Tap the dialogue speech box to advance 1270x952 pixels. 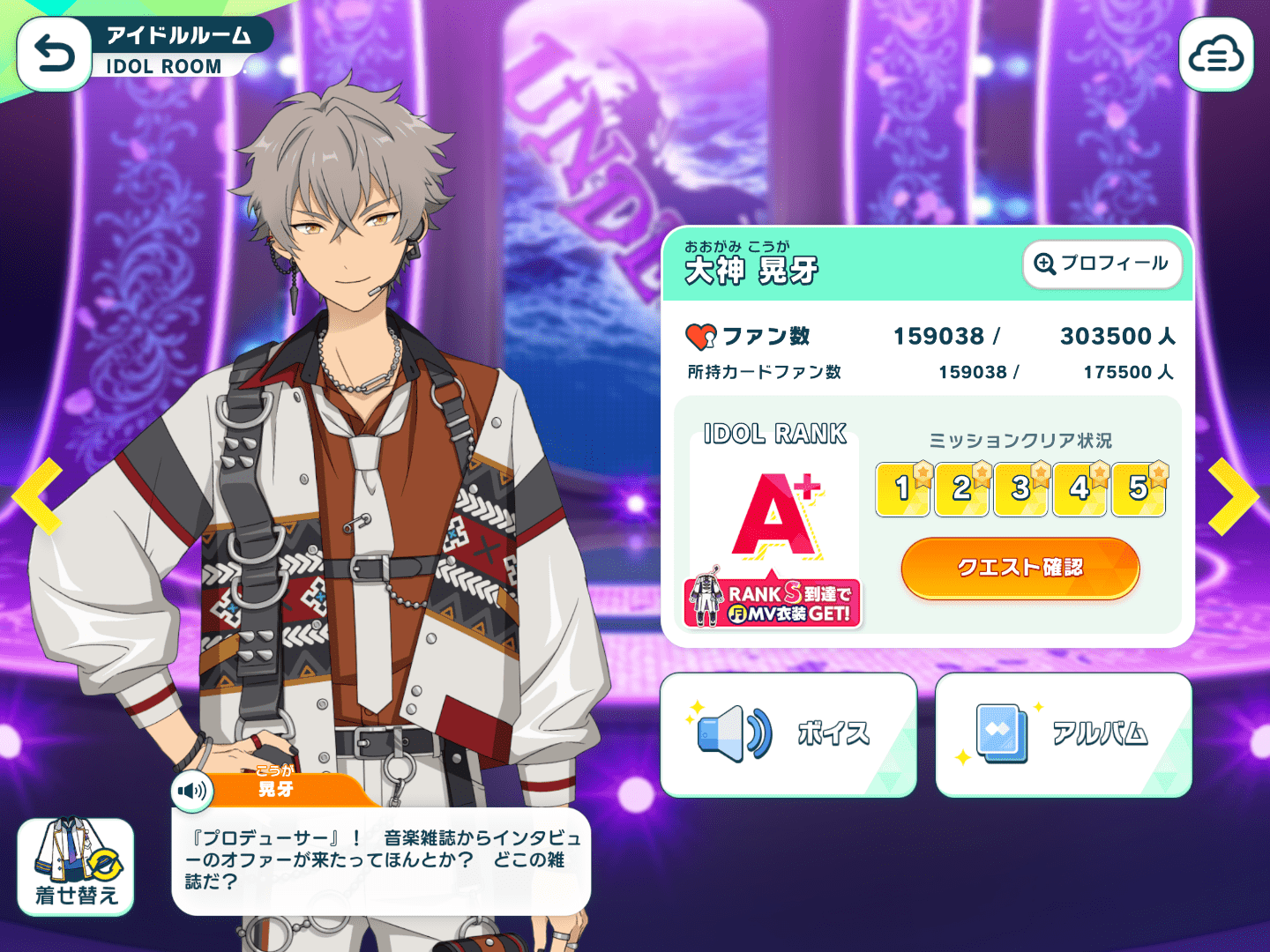(x=381, y=860)
